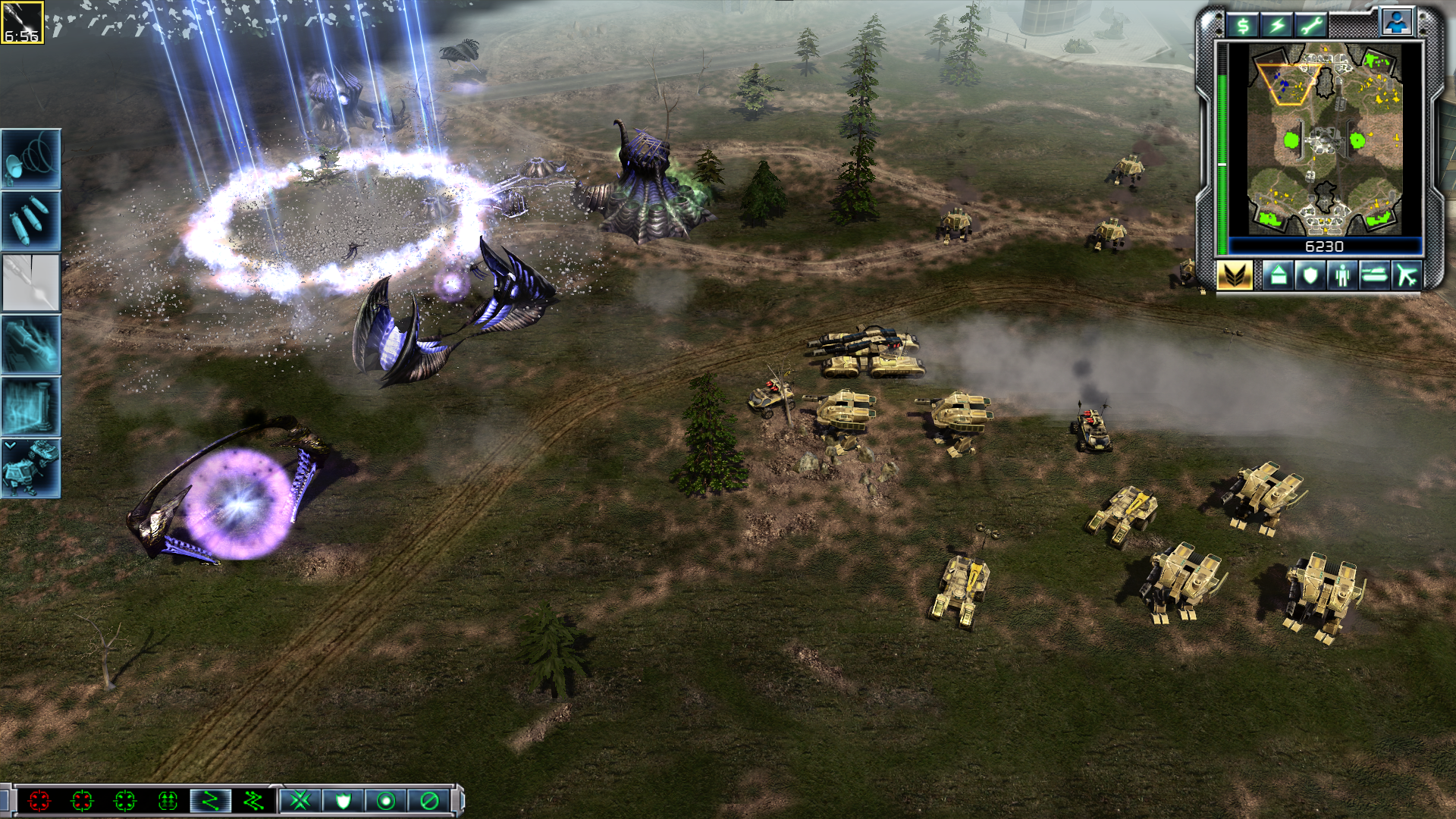Issue the stop command circle-slash button
Viewport: 1456px width, 819px height.
pos(428,800)
